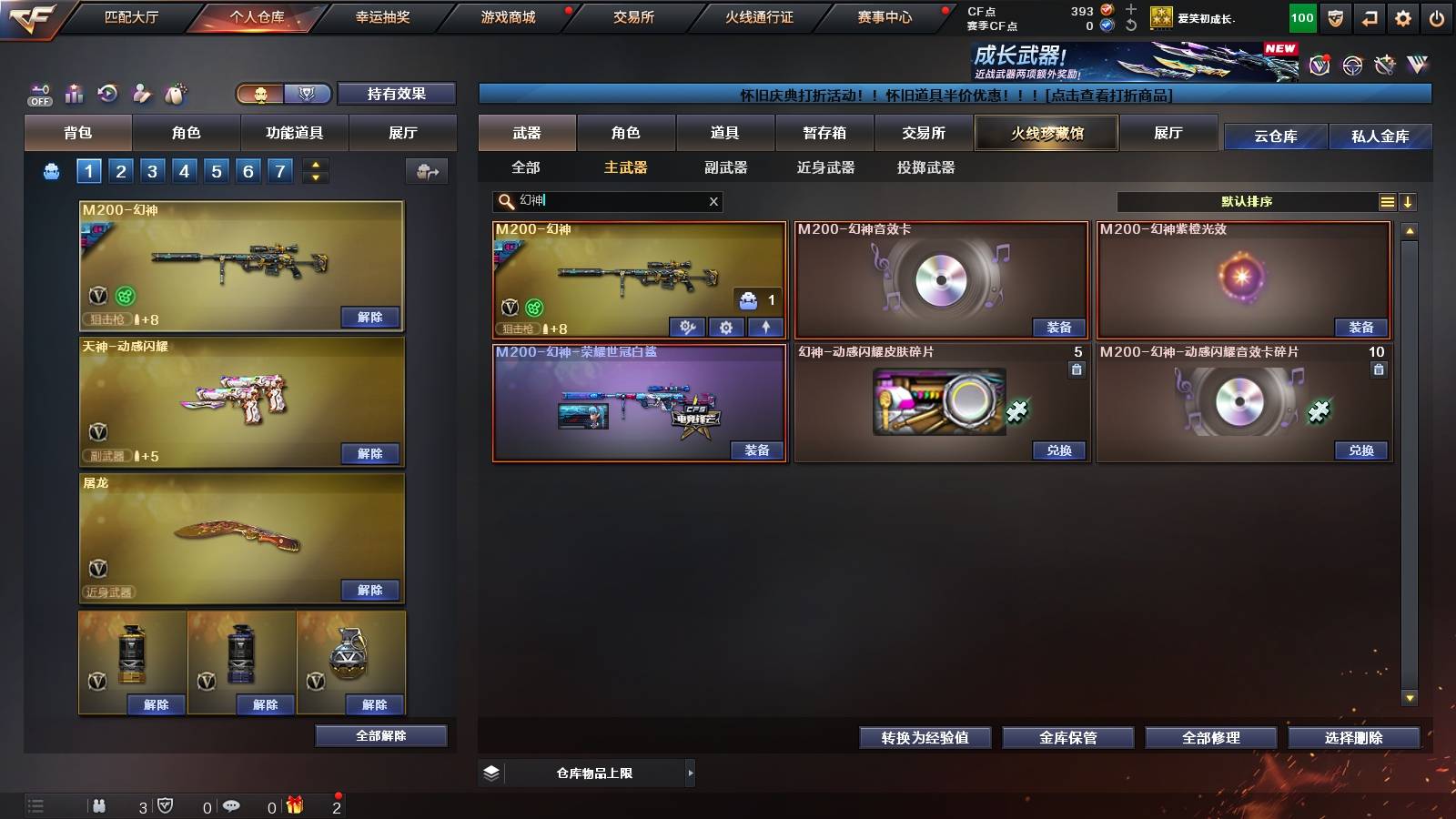Click the pet/egg icon in the top-left toolbar
Screen dimensions: 1456x819
pos(175,94)
